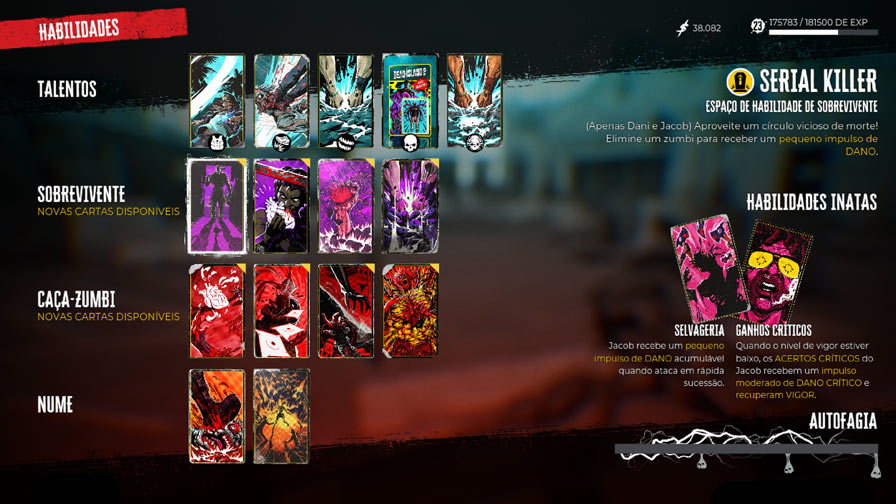896x504 pixels.
Task: Pick the purple card with raised fist holding heart
Action: 346,206
